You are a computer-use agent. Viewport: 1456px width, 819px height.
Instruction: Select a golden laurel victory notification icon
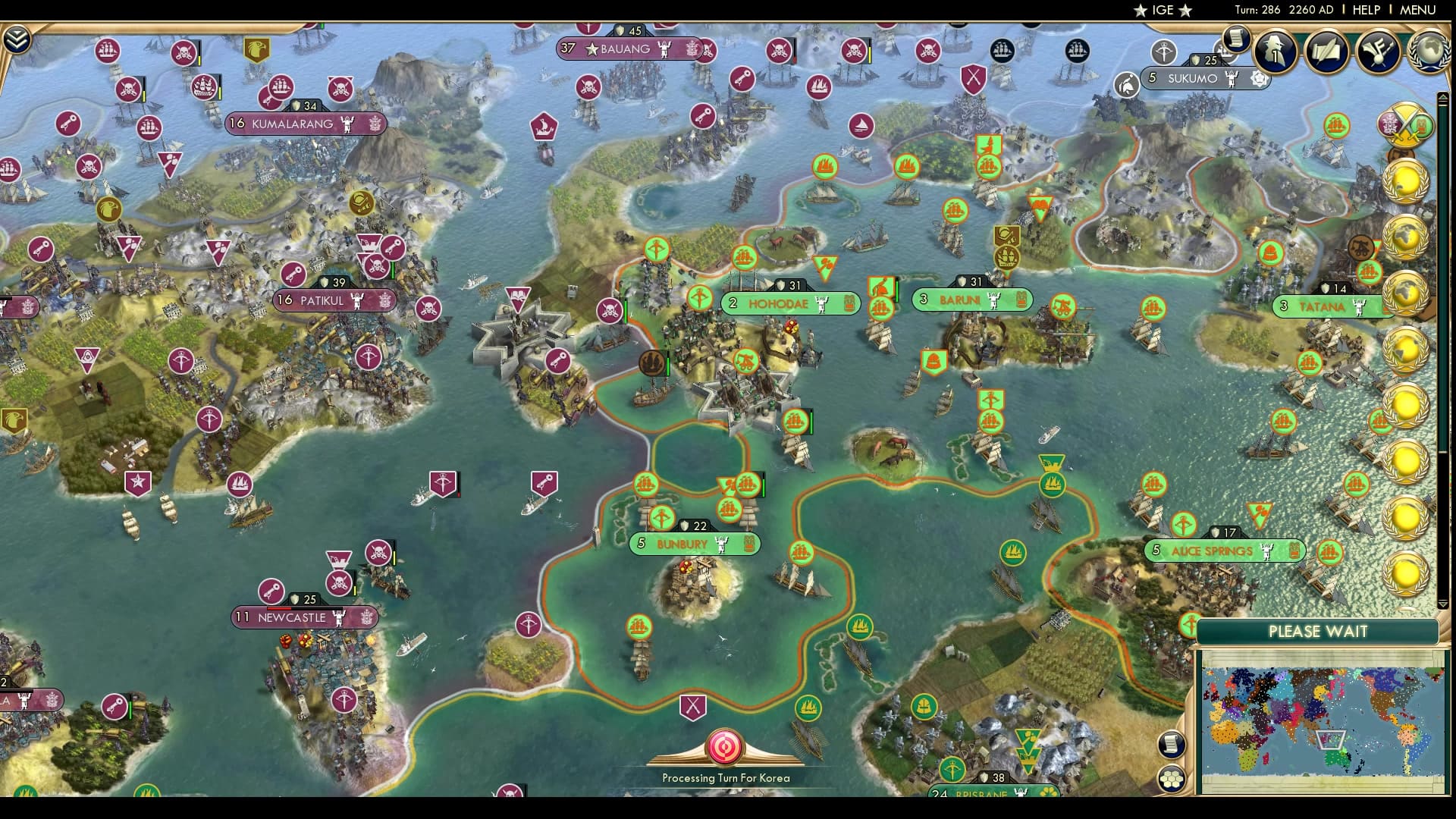[1407, 182]
